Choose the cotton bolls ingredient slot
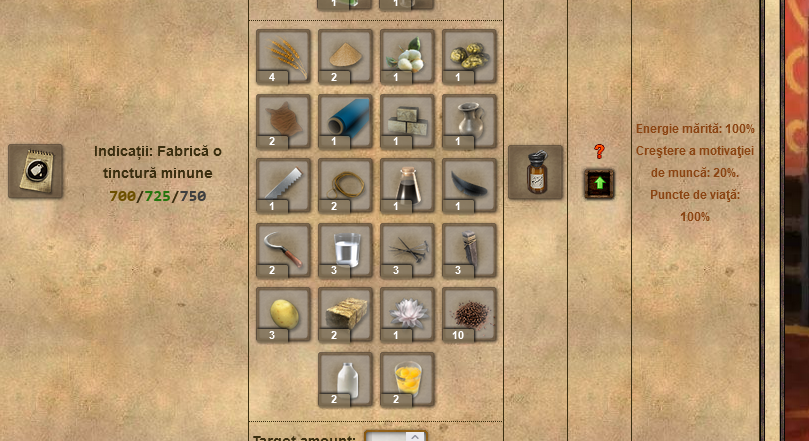 (407, 55)
